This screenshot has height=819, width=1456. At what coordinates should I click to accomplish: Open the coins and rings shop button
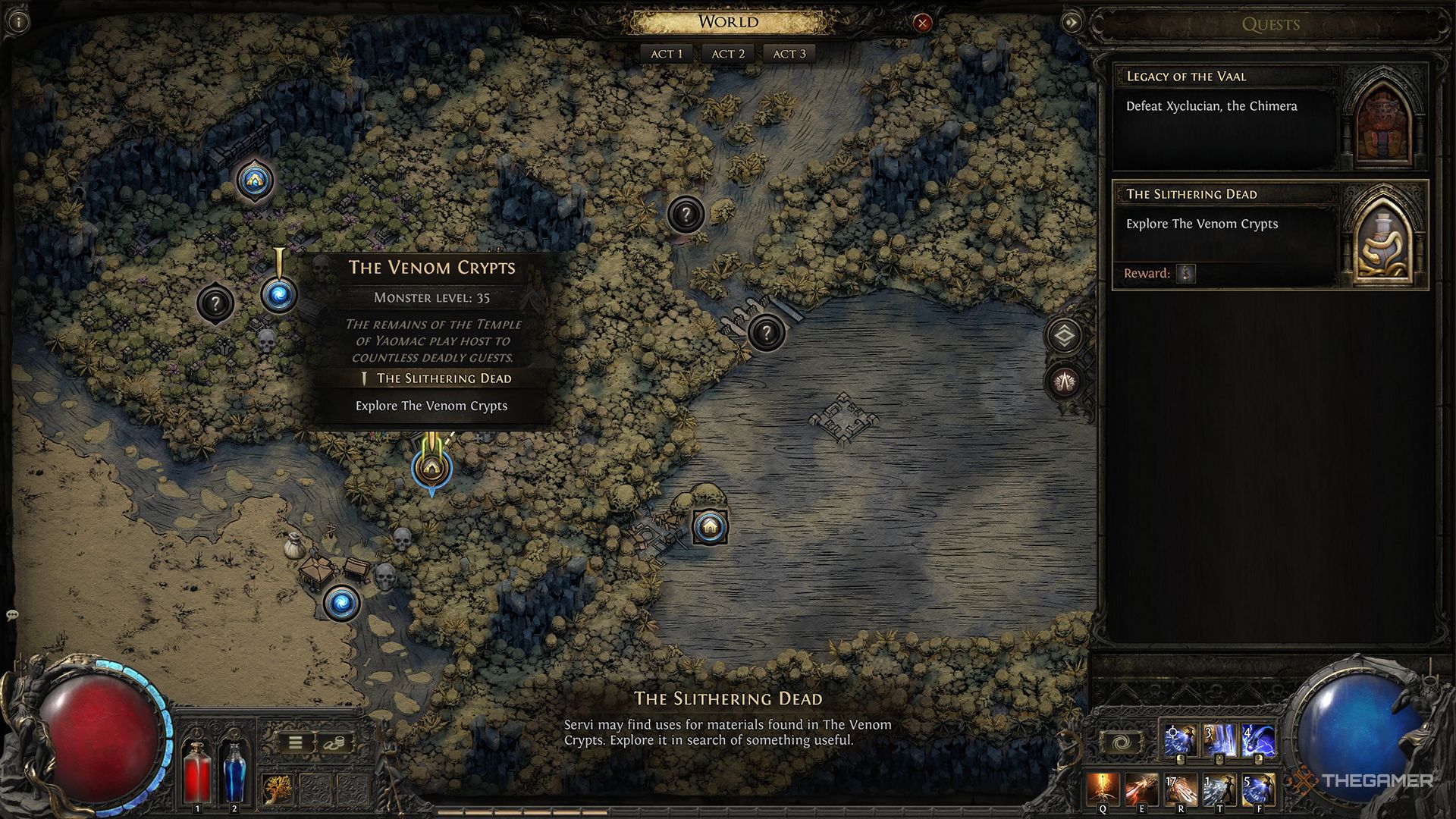click(x=333, y=743)
